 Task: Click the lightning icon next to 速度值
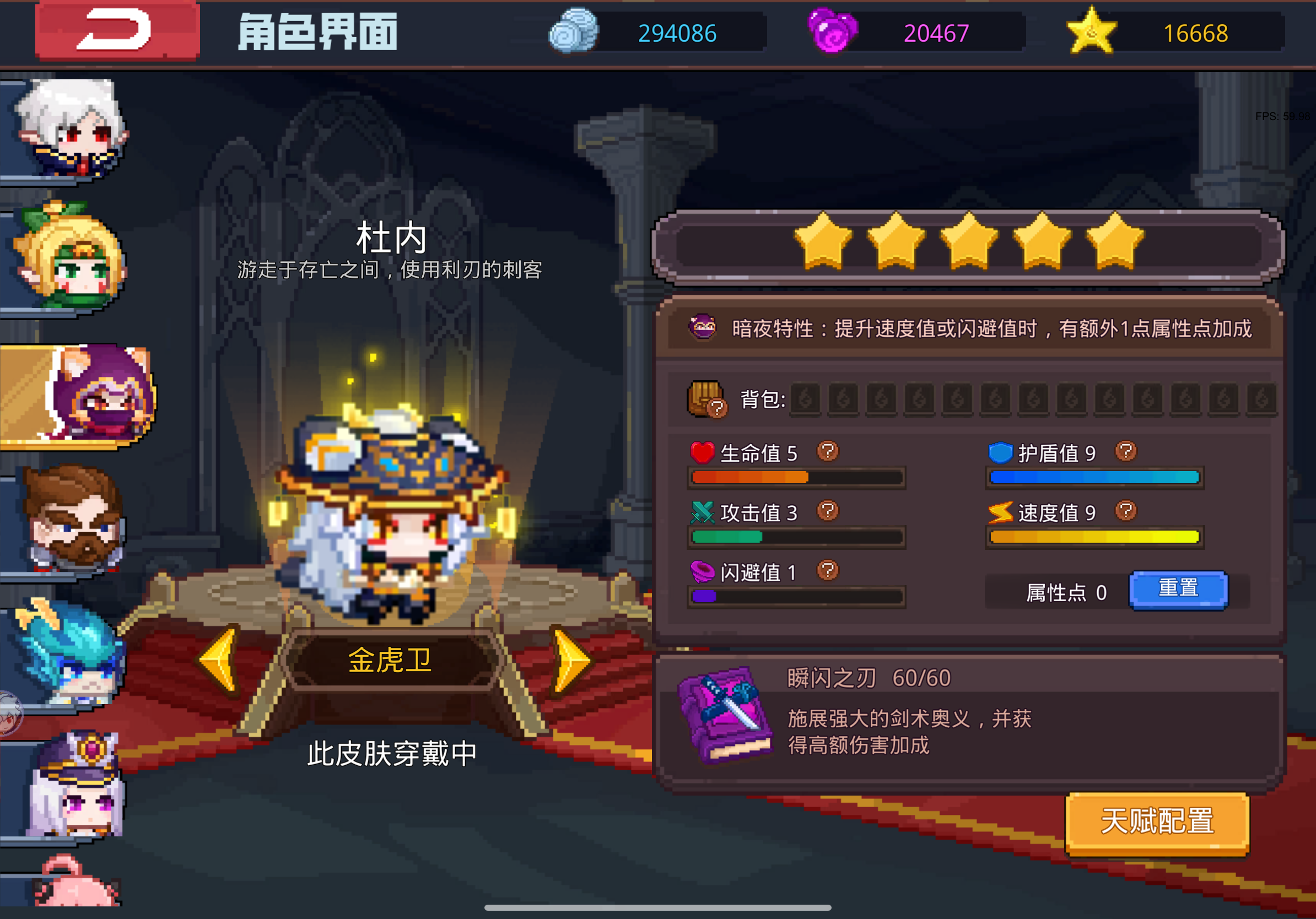1000,513
